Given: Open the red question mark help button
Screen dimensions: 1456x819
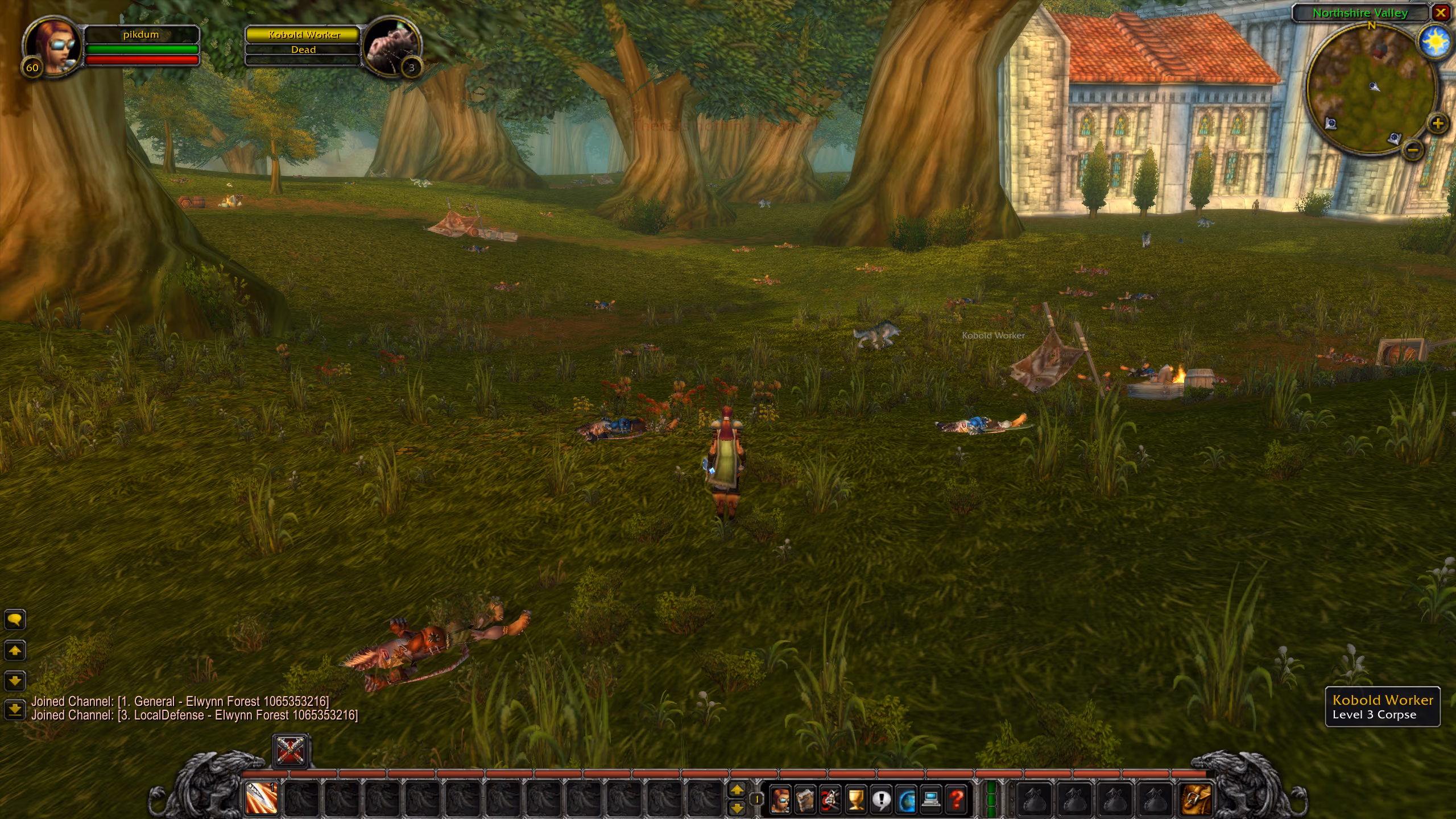Looking at the screenshot, I should (957, 799).
